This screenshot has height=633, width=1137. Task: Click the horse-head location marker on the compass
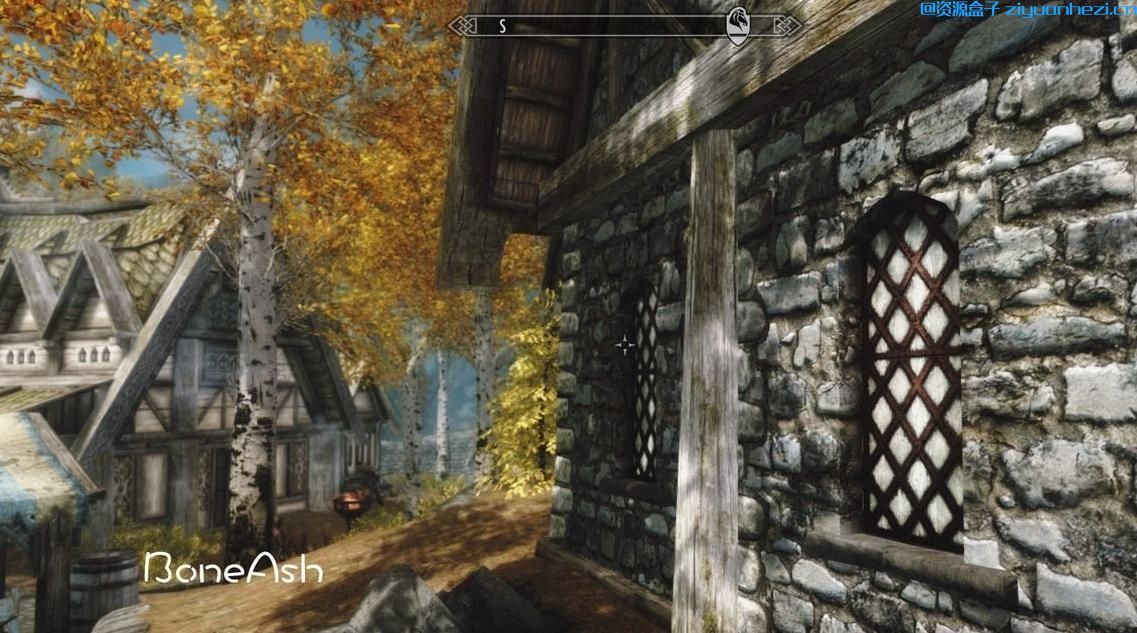[x=739, y=25]
